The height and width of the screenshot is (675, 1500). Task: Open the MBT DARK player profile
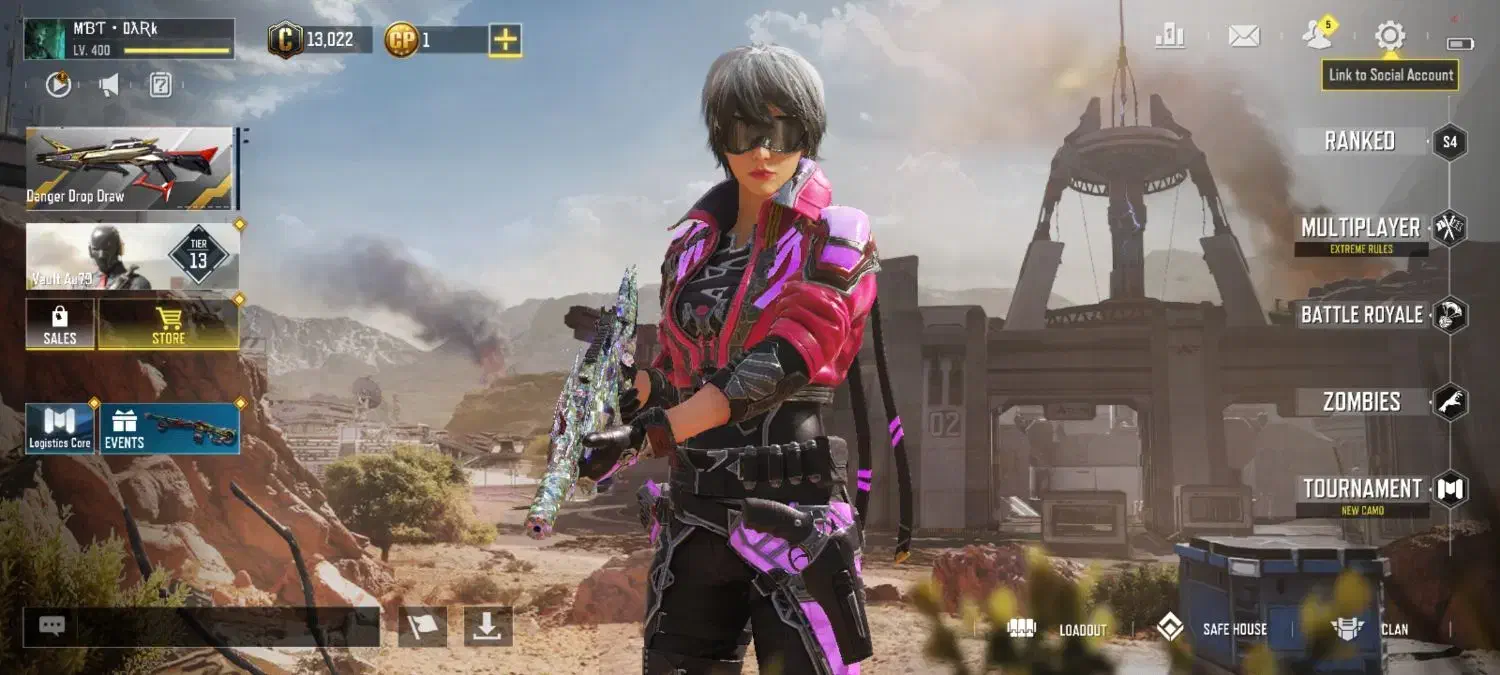click(x=129, y=39)
